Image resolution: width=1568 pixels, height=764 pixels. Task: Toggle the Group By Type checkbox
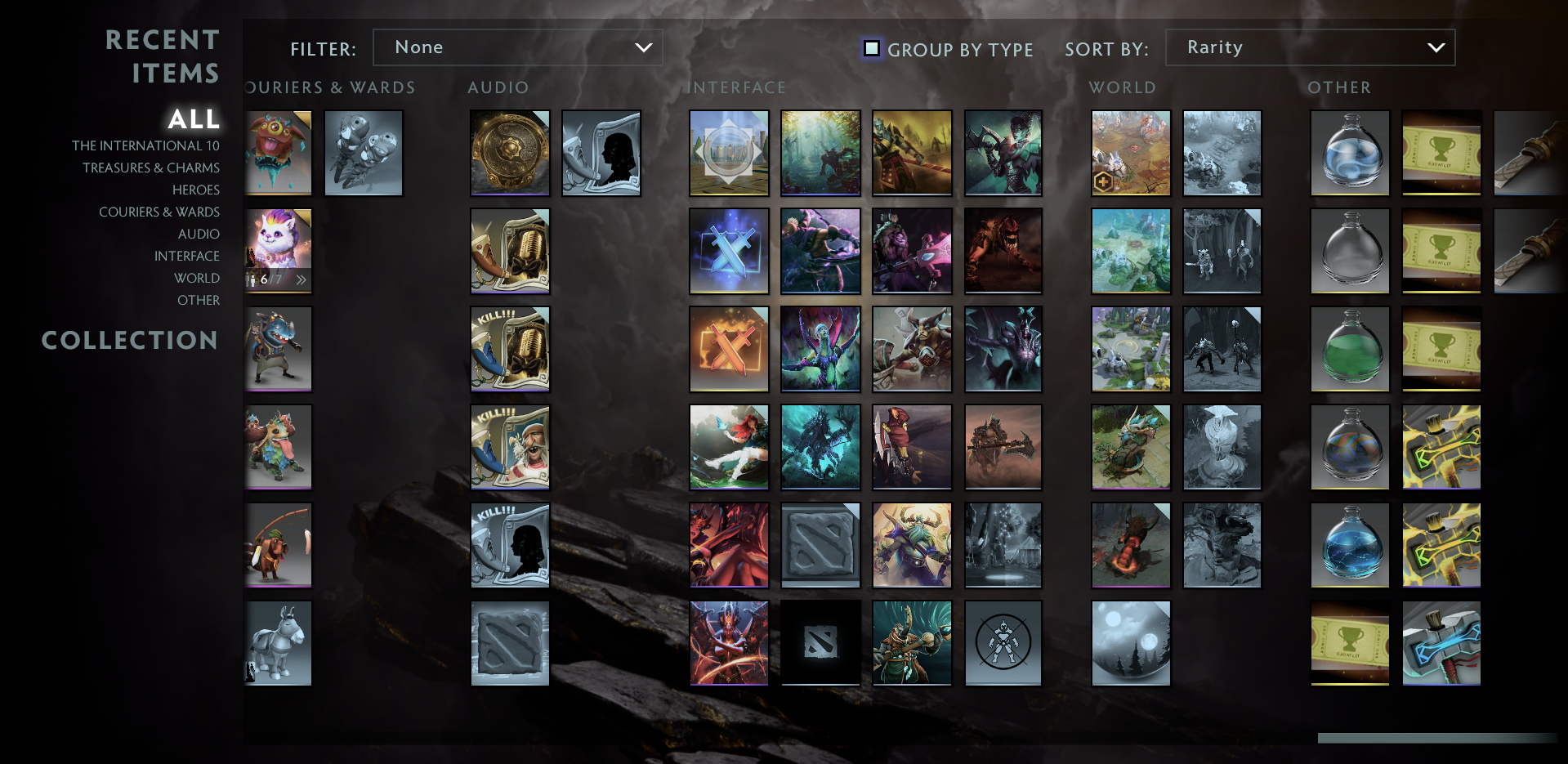click(x=871, y=49)
